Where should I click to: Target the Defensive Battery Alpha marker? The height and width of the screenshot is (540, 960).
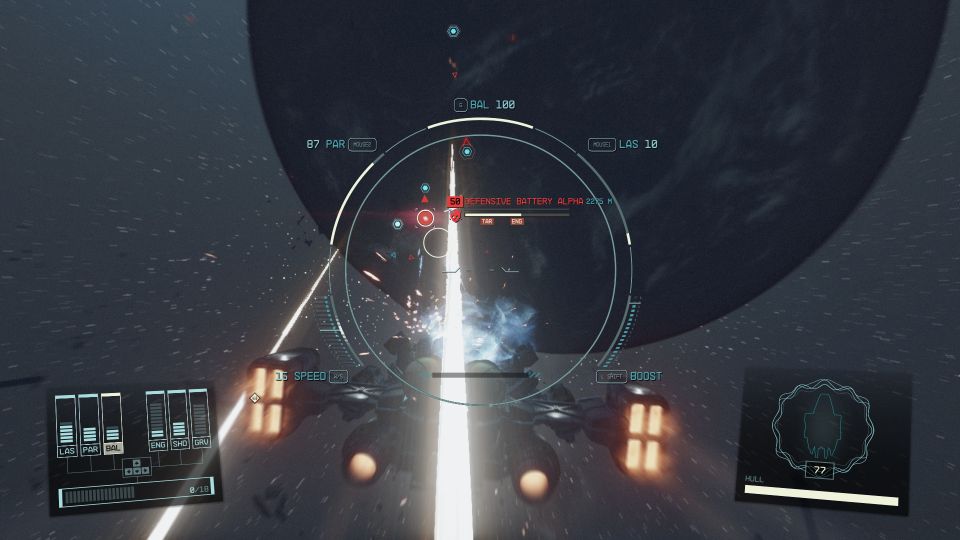(x=426, y=217)
